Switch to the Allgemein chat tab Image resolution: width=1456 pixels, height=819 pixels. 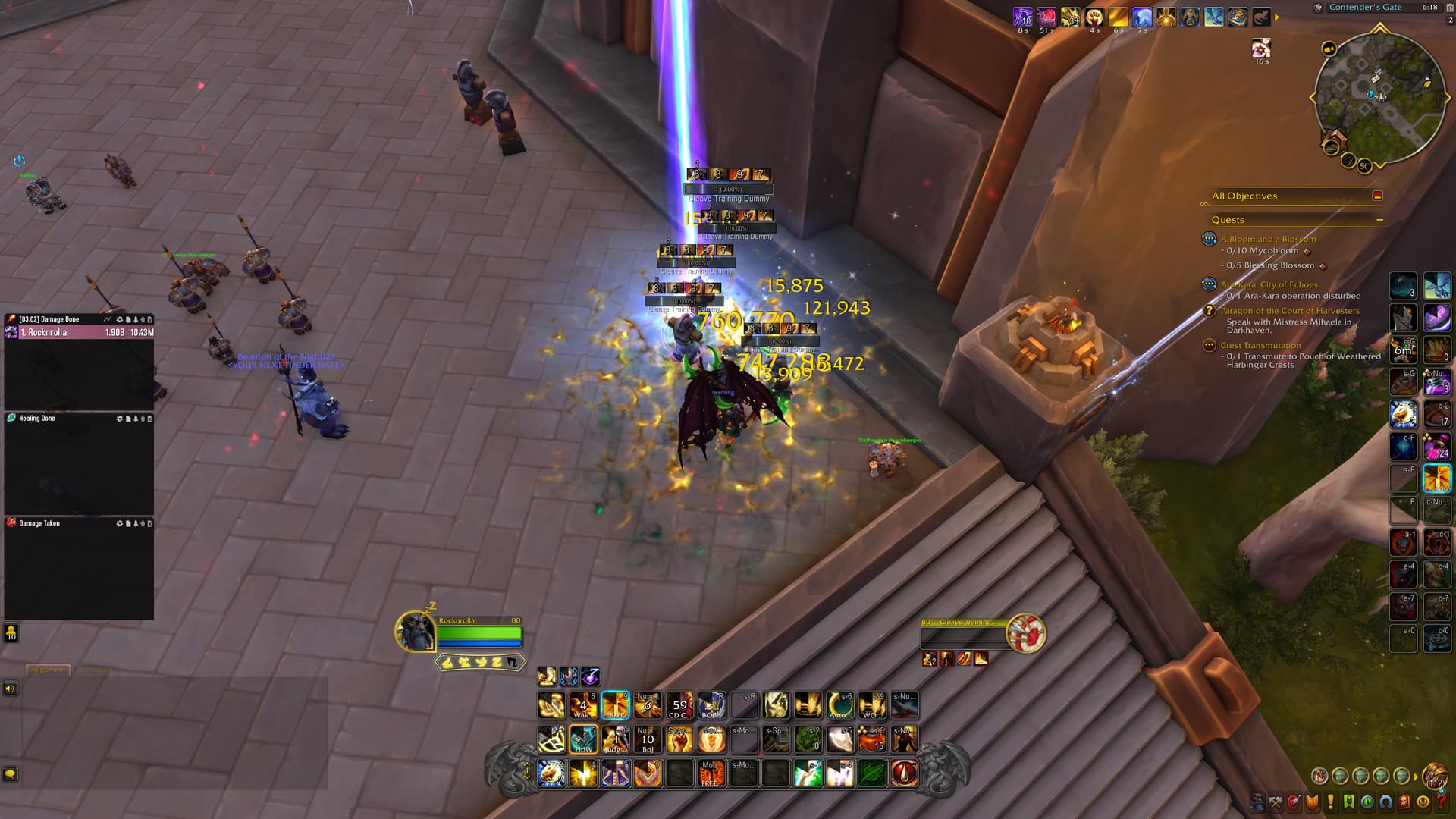(49, 670)
